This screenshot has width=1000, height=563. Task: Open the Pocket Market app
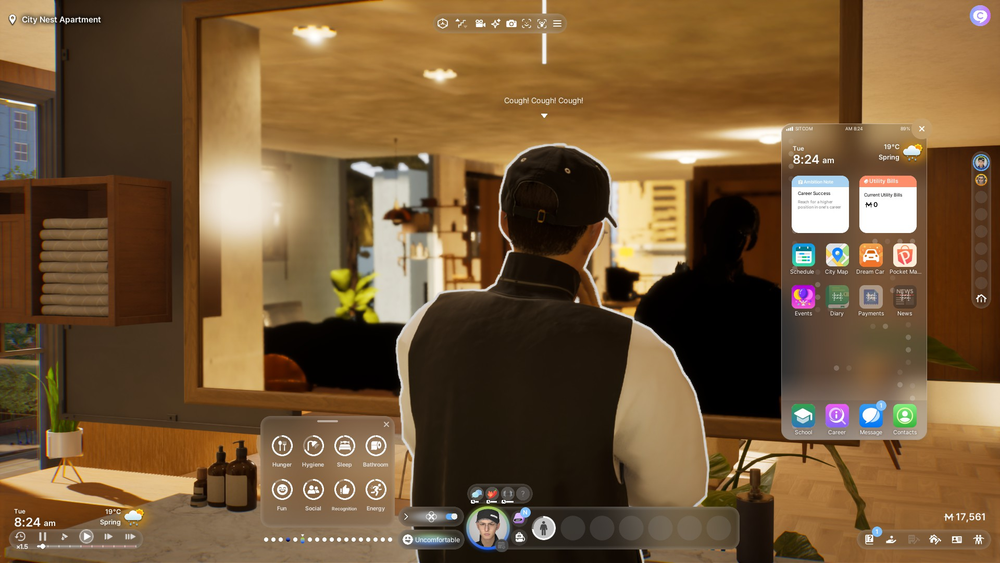click(904, 255)
